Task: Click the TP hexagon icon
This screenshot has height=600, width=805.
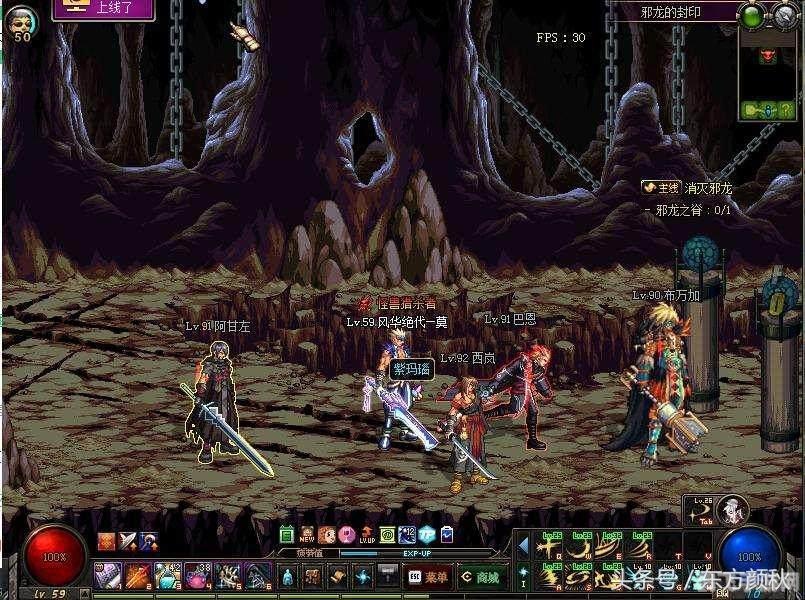Action: (x=426, y=535)
